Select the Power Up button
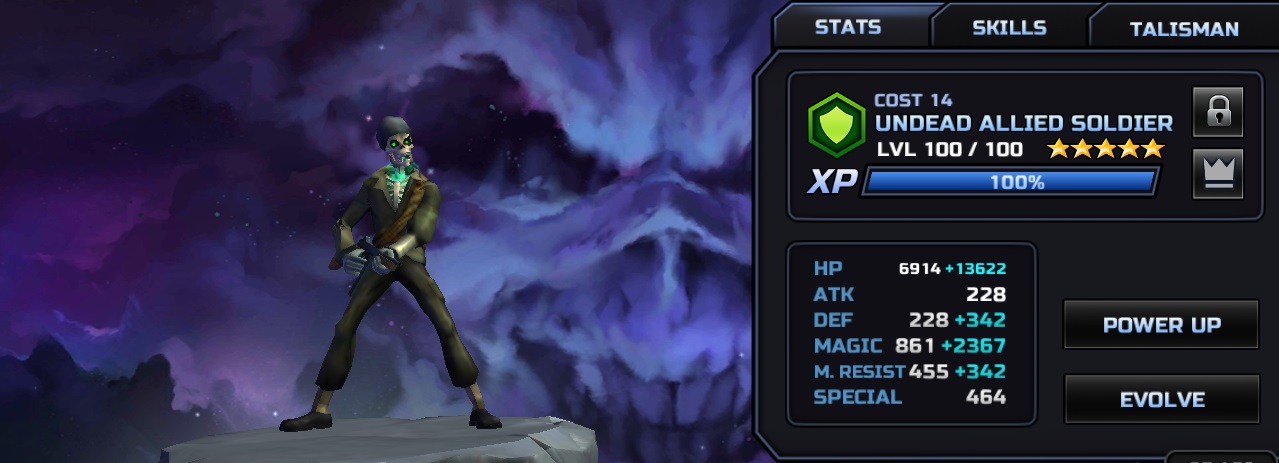Viewport: 1279px width, 463px height. point(1160,325)
